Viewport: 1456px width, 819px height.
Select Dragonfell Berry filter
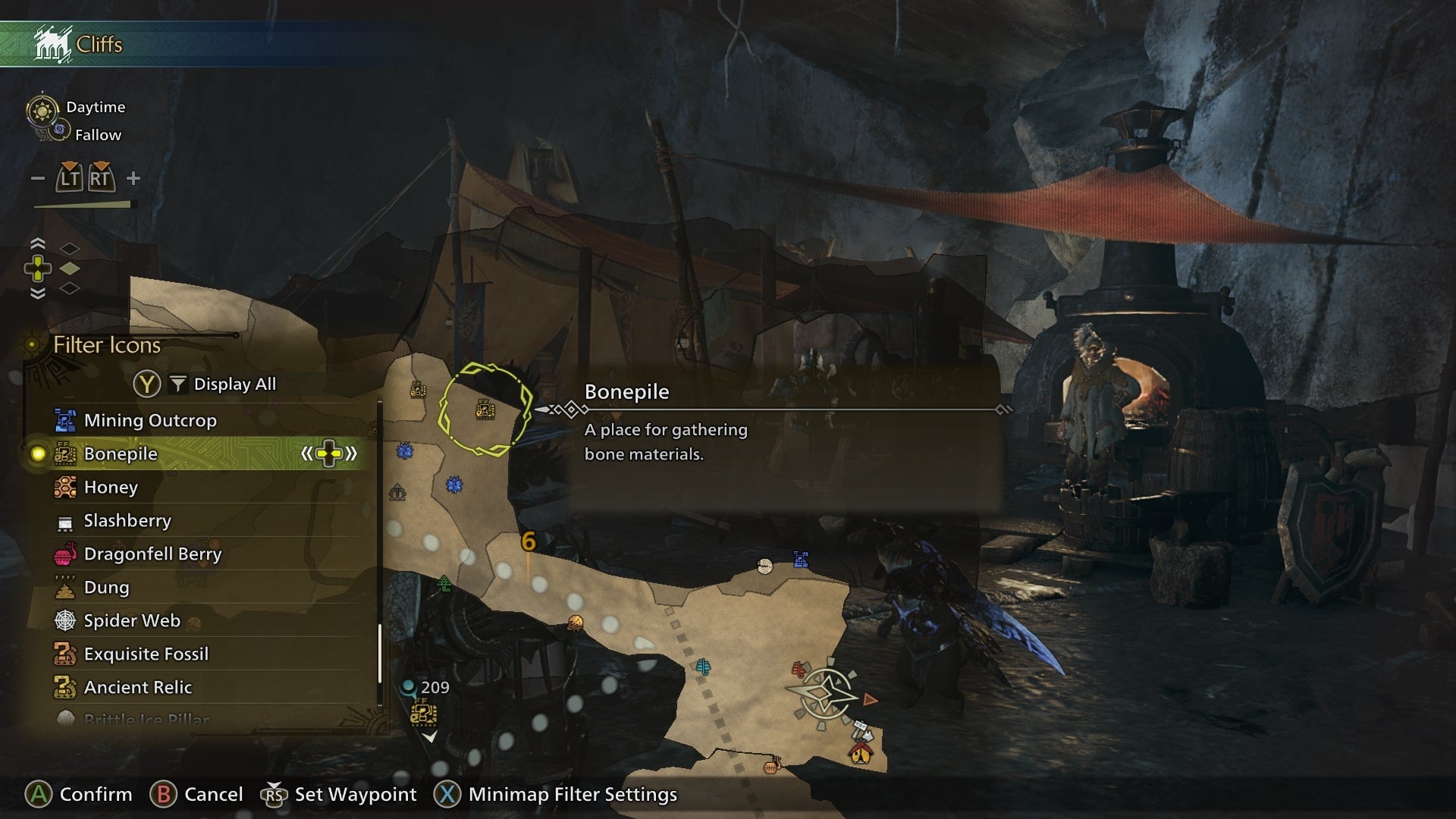[152, 554]
